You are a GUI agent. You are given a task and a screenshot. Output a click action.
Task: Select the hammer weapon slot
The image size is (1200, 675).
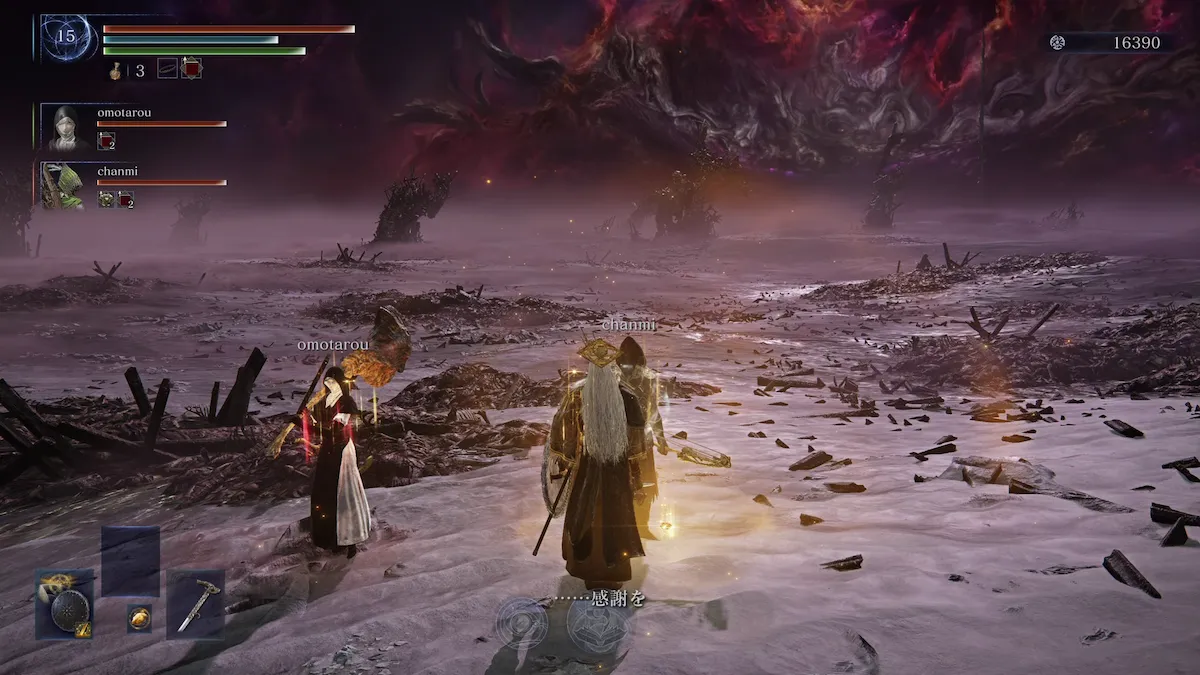point(195,604)
